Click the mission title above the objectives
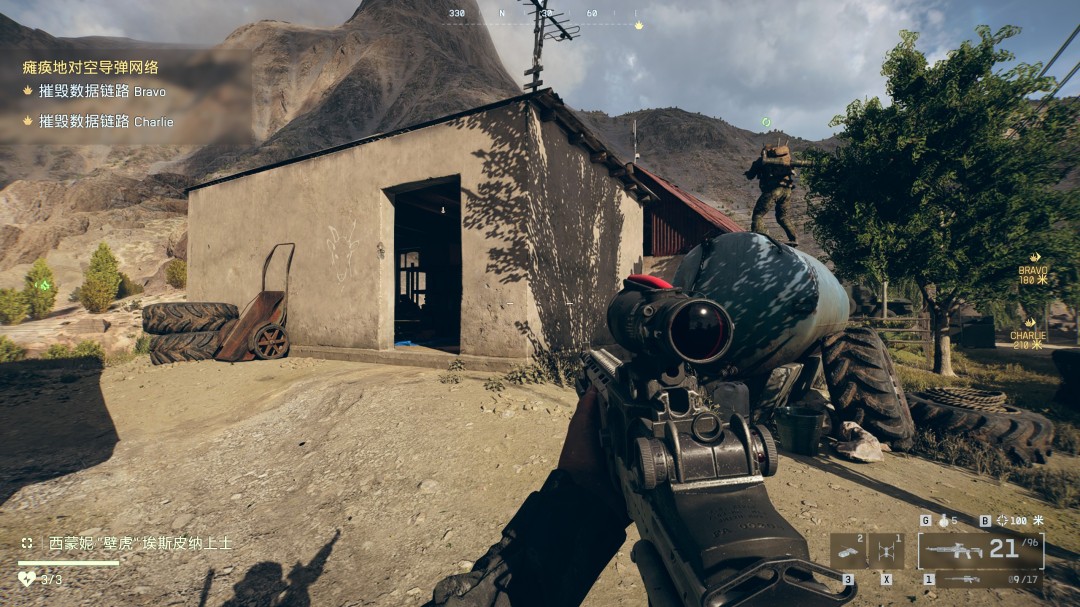Screen dimensions: 1080x607 (90, 67)
